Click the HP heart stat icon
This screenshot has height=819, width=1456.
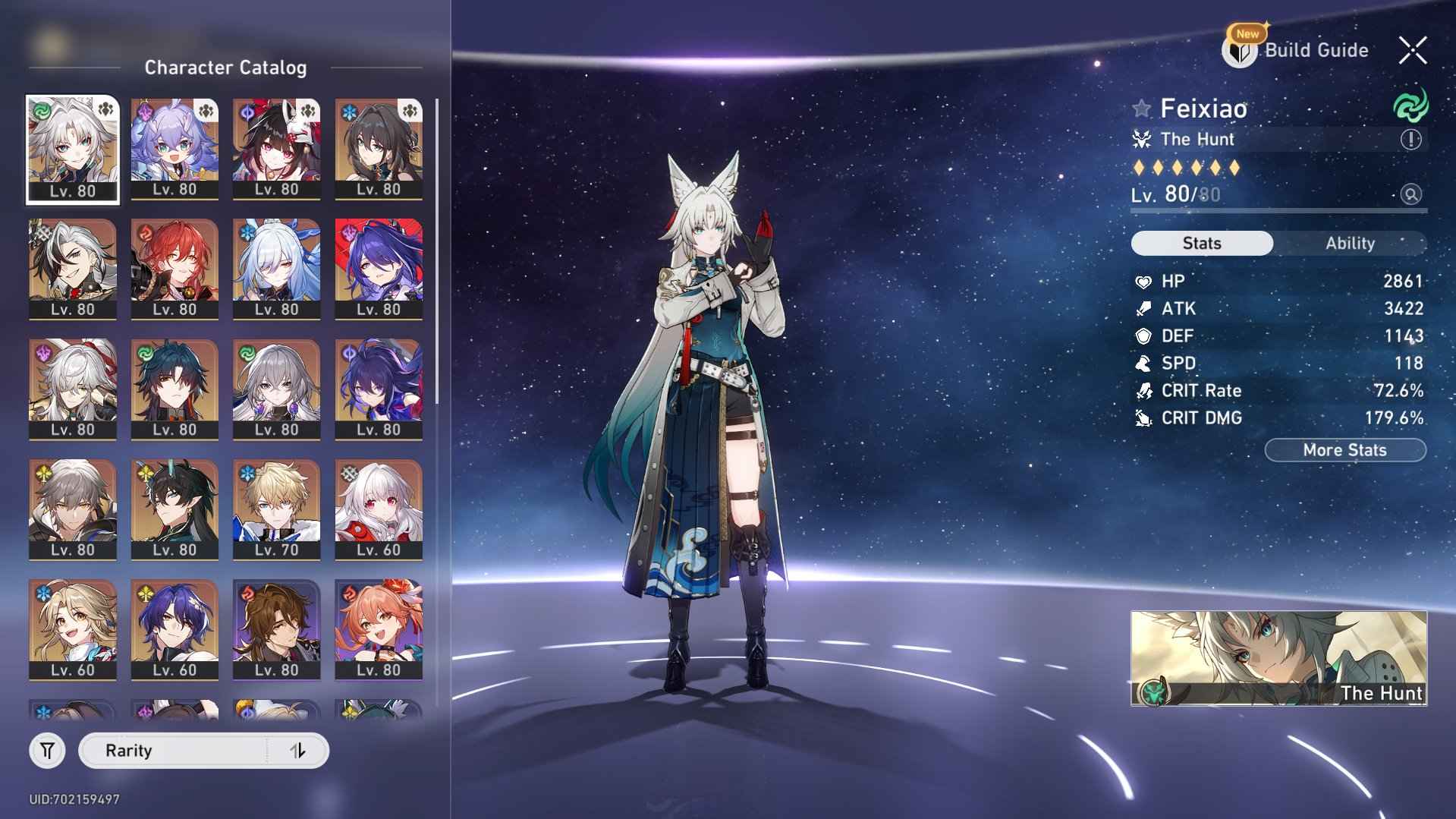1142,281
